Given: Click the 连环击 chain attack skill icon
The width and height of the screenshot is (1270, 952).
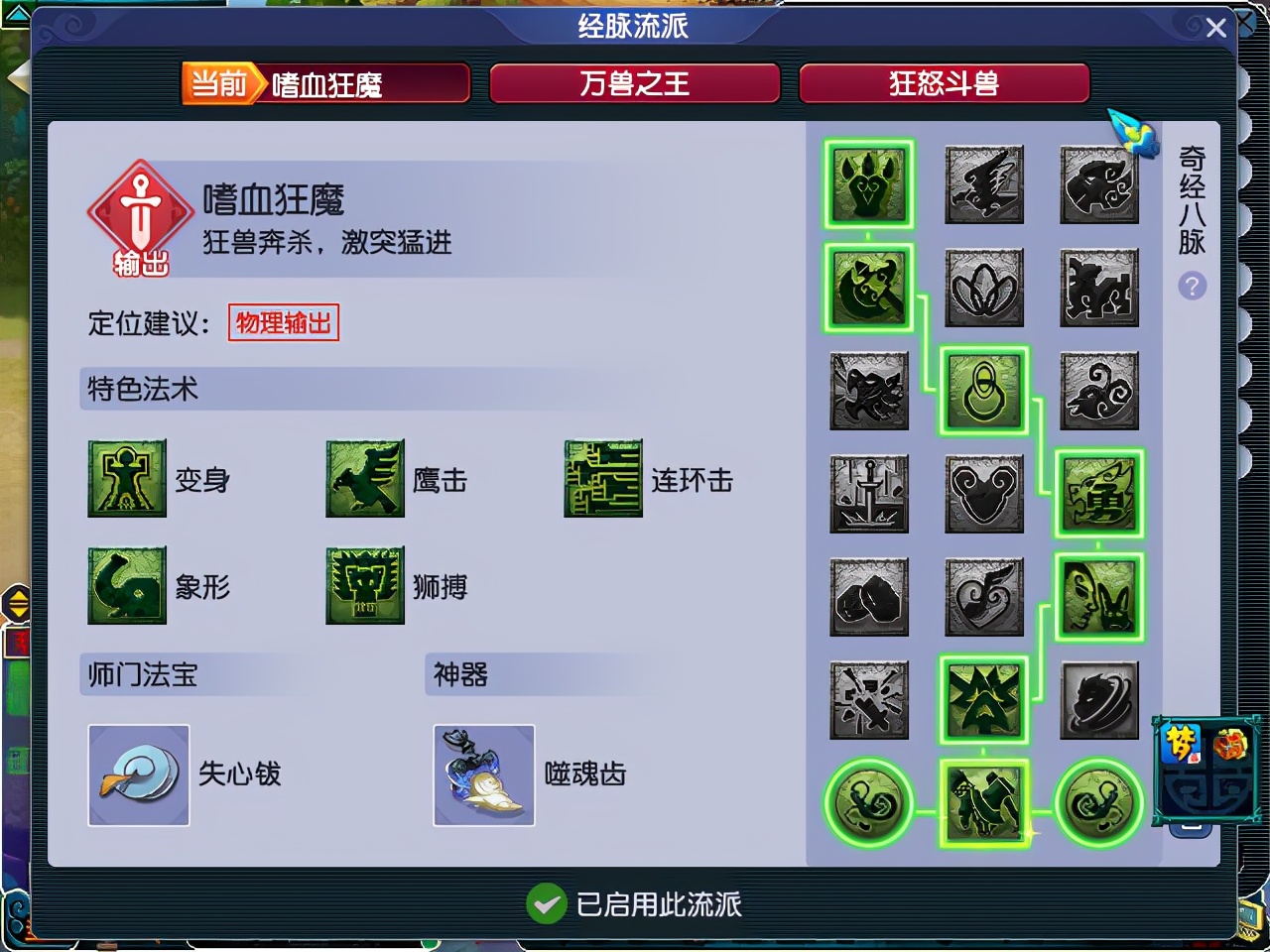Looking at the screenshot, I should 603,479.
